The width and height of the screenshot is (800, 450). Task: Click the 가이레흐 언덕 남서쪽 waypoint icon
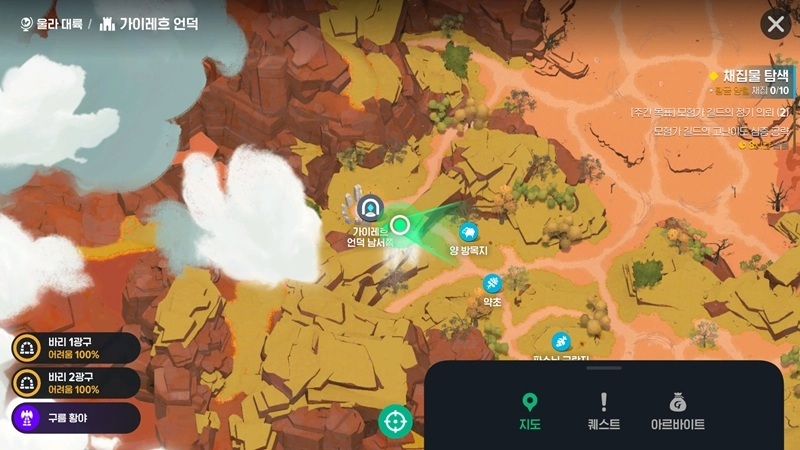click(x=371, y=208)
